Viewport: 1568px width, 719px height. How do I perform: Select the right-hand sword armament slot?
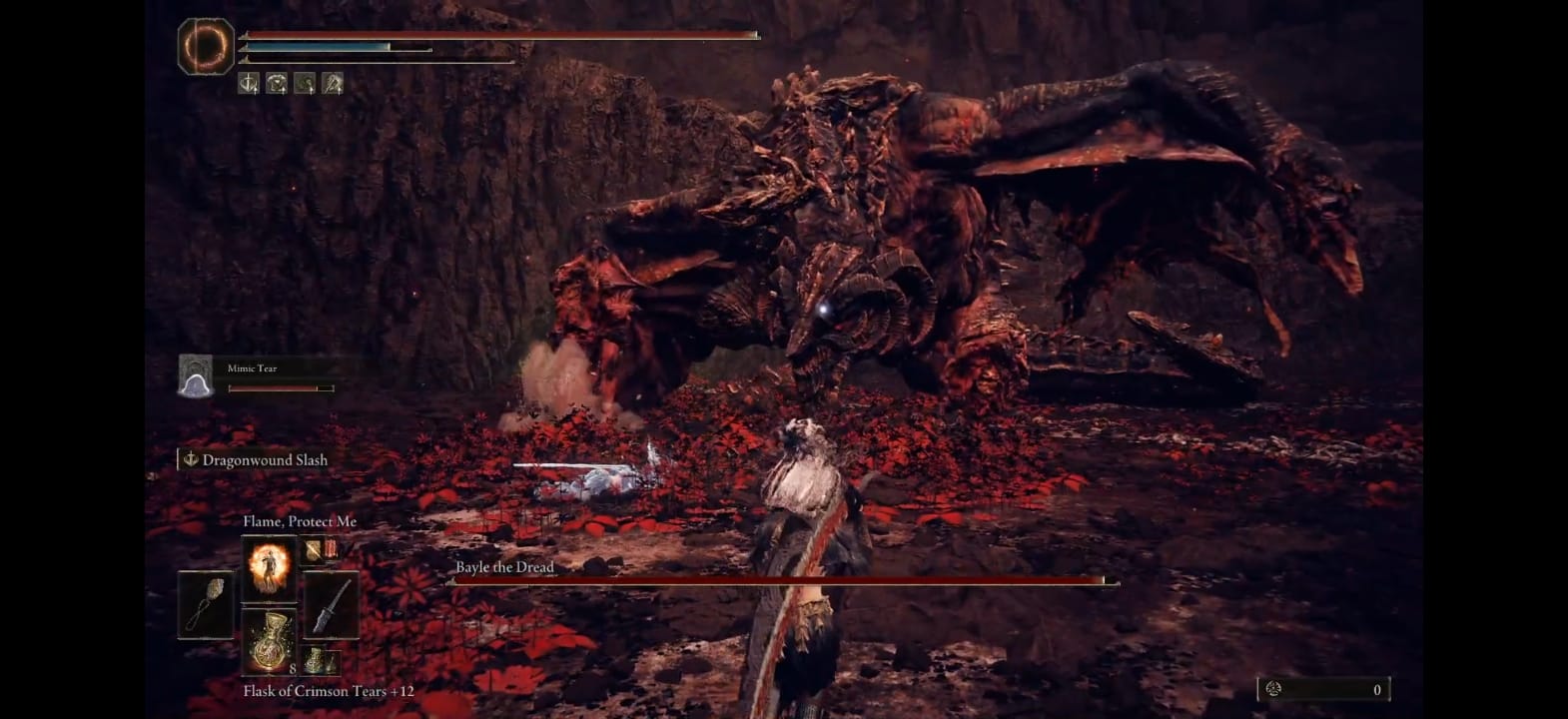(x=331, y=604)
